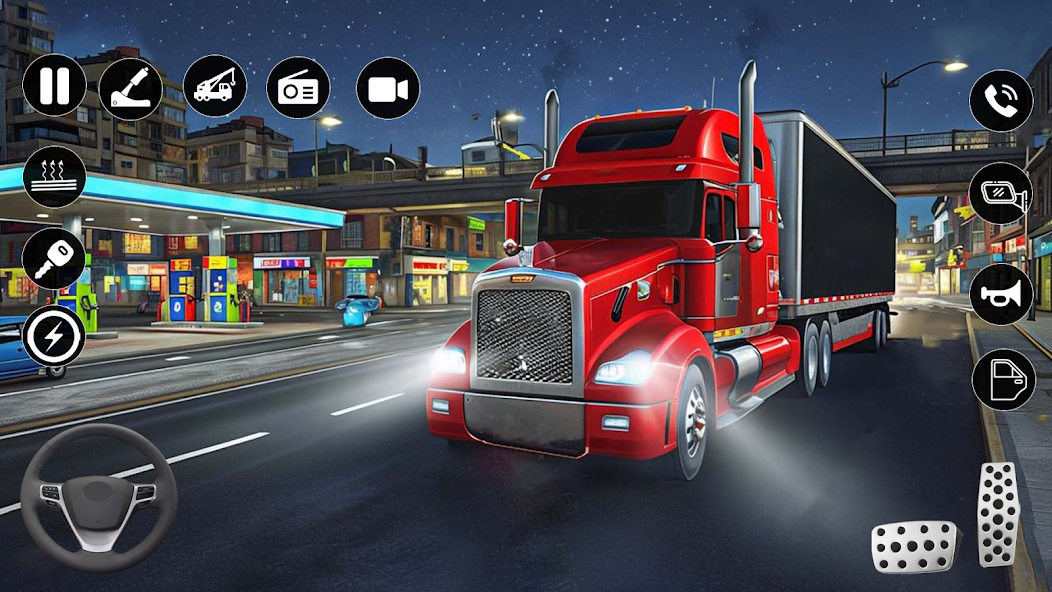Toggle the side mirror view

[1001, 193]
